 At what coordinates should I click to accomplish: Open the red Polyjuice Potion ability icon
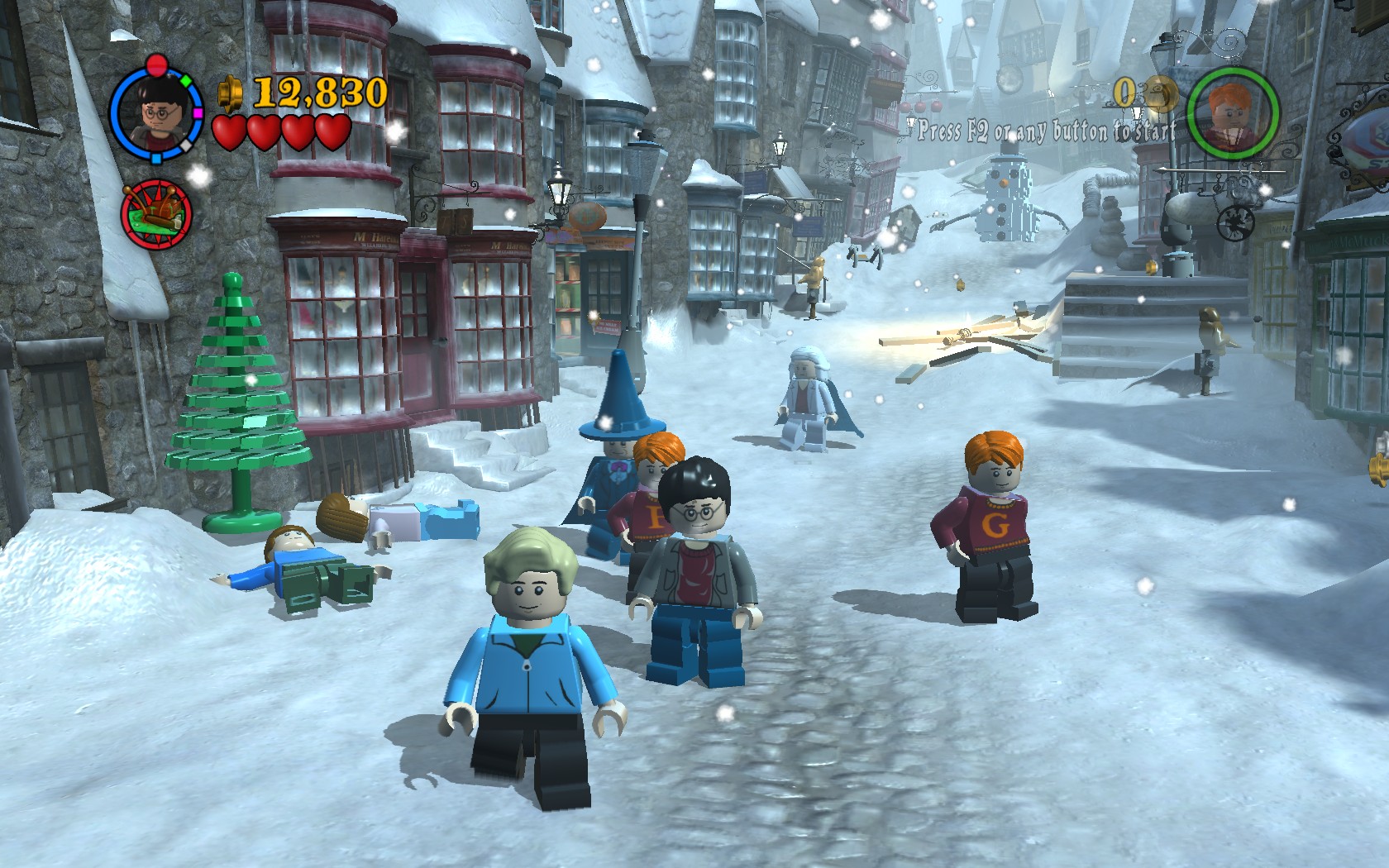click(155, 212)
